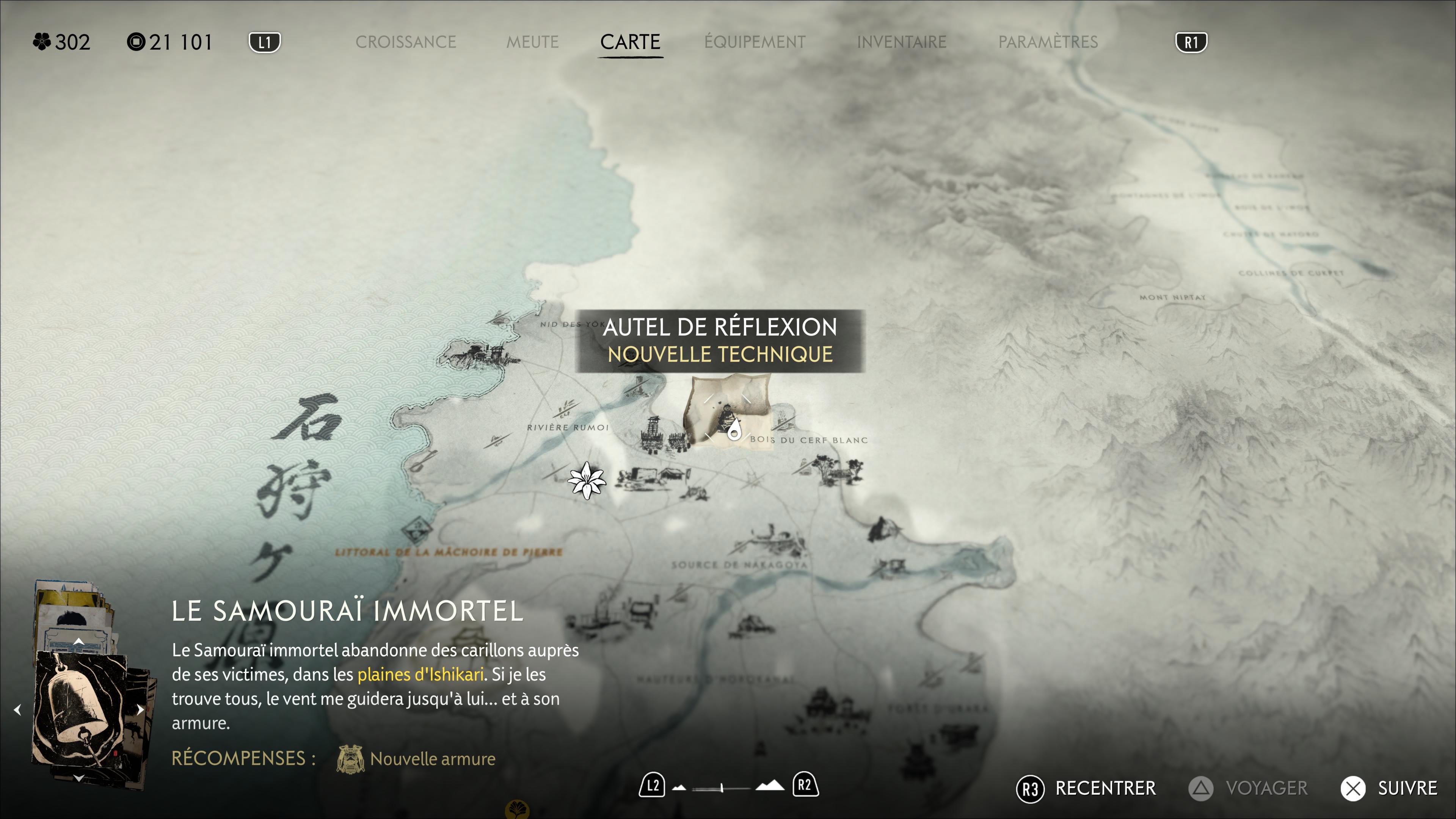Move up the card stack with the up arrow
Screen dimensions: 1456x819
pos(78,642)
